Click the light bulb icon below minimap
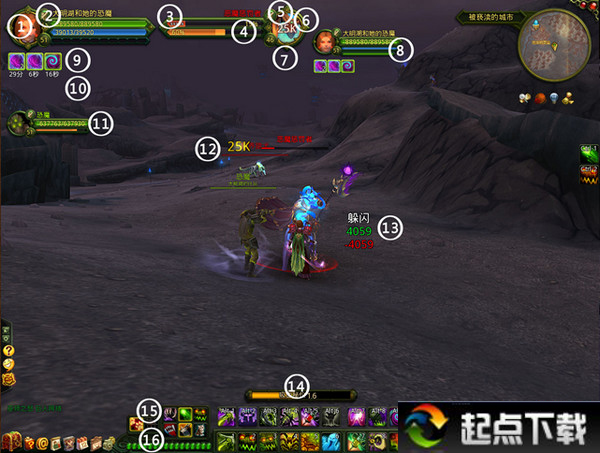The height and width of the screenshot is (453, 600). (554, 97)
